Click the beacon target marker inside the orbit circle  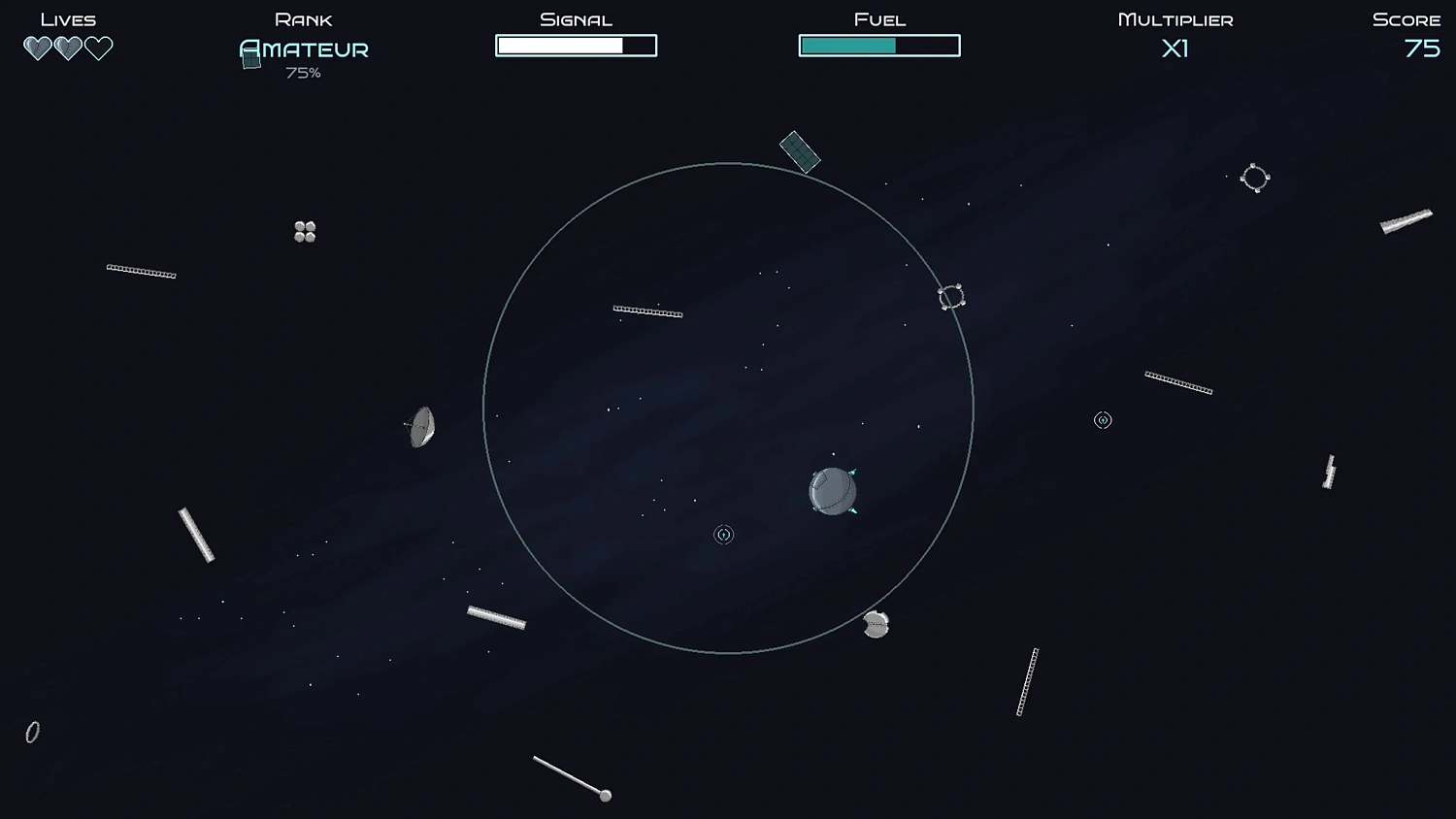point(724,534)
